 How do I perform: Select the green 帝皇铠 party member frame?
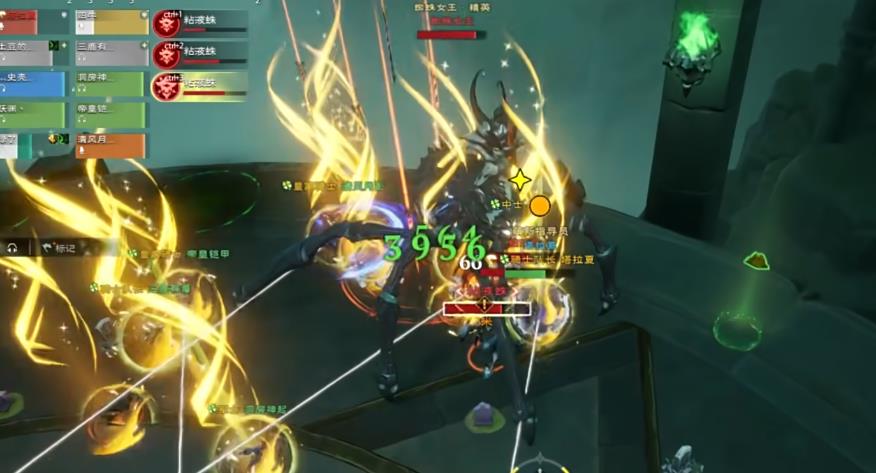[x=111, y=112]
